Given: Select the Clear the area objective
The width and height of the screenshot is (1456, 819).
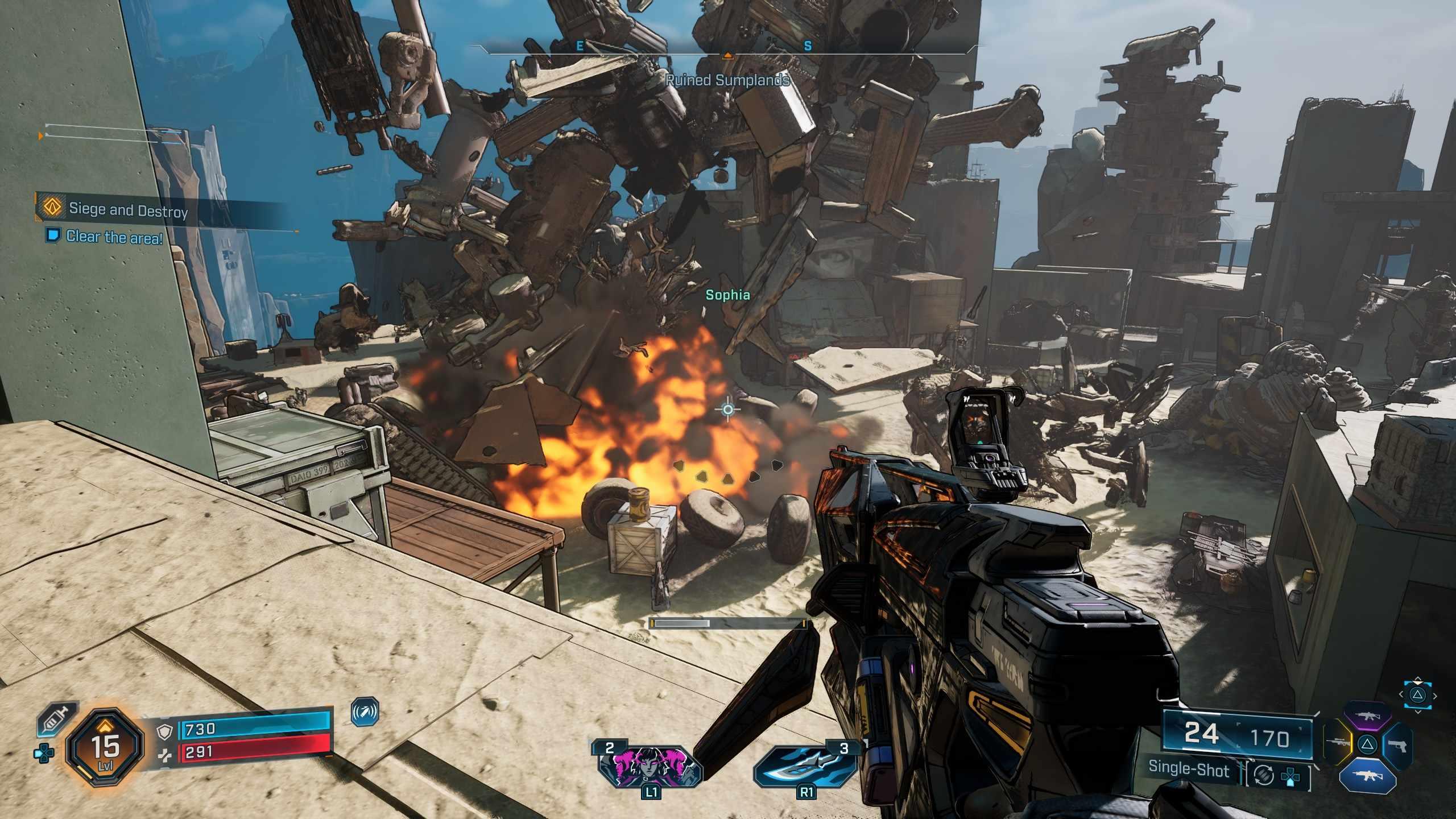Looking at the screenshot, I should click(x=114, y=237).
